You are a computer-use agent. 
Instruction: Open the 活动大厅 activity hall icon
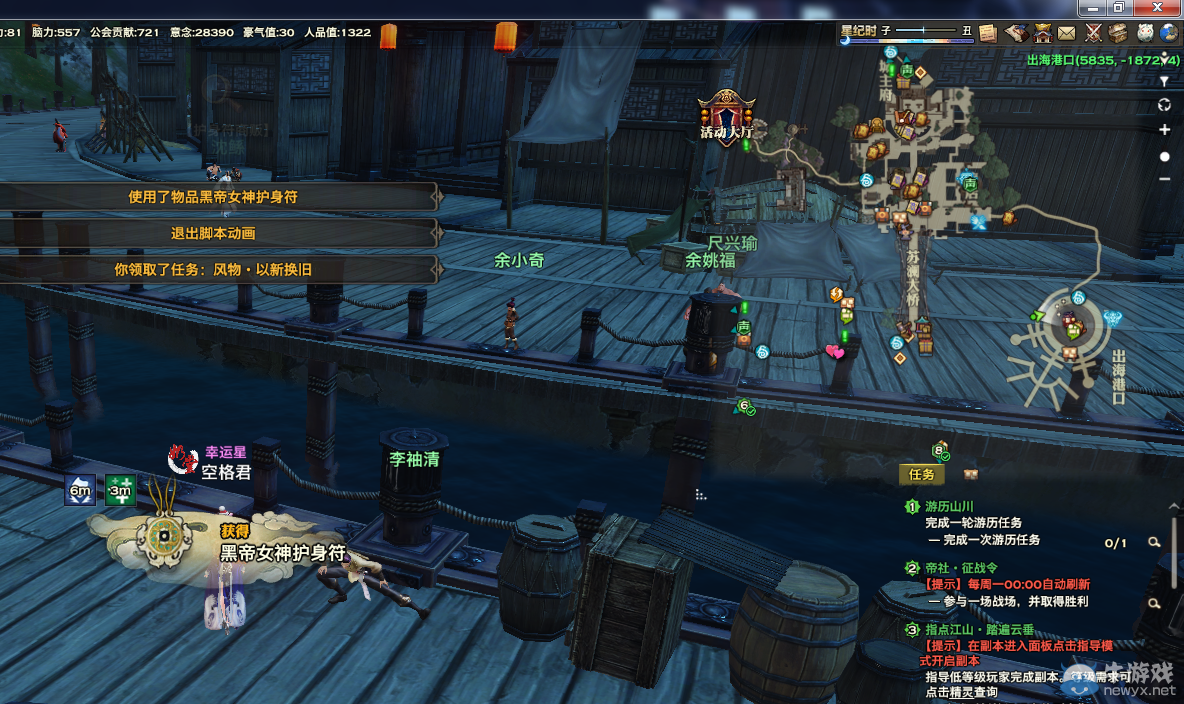click(x=725, y=115)
